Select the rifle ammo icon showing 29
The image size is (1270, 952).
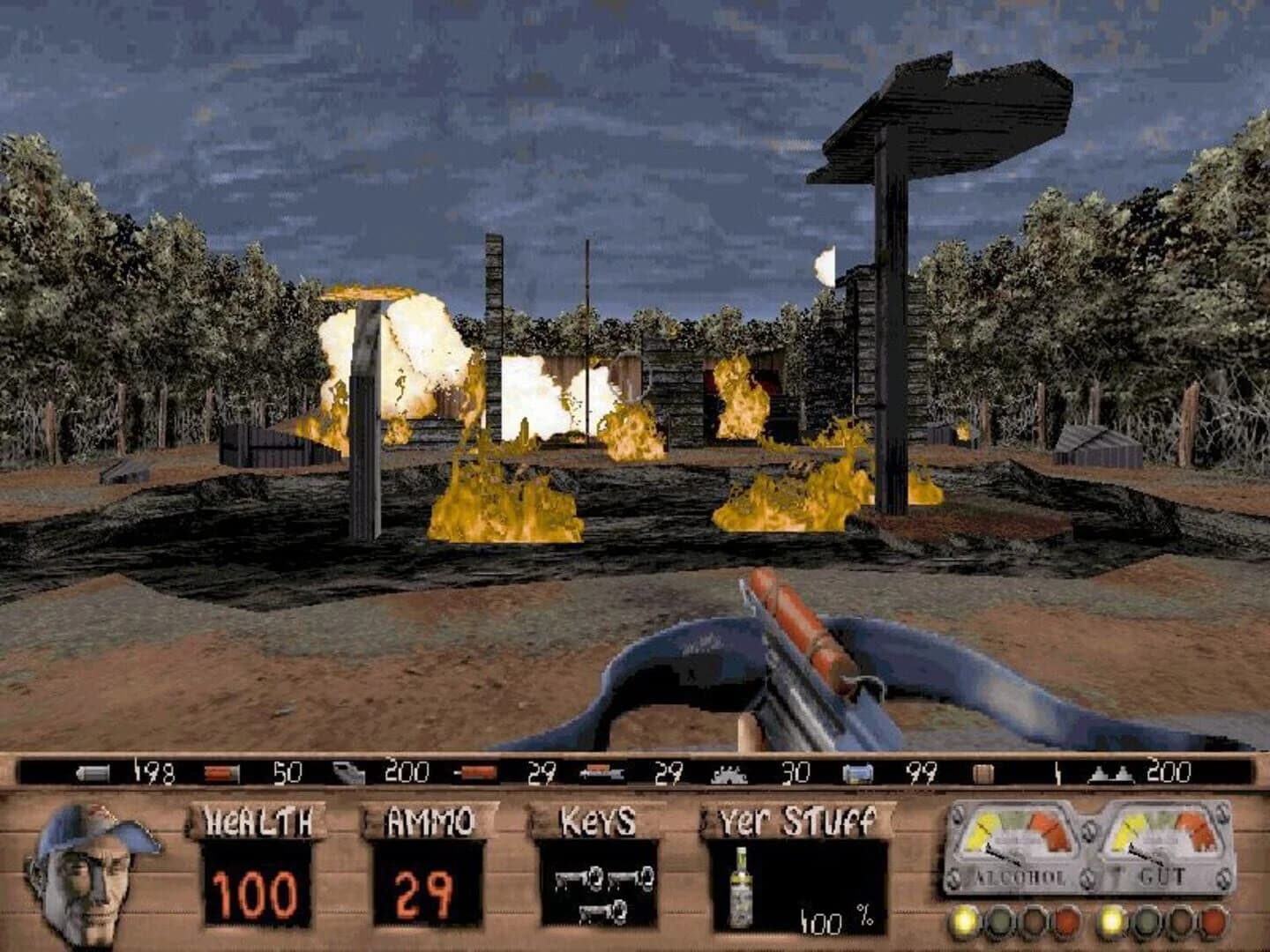click(x=601, y=773)
